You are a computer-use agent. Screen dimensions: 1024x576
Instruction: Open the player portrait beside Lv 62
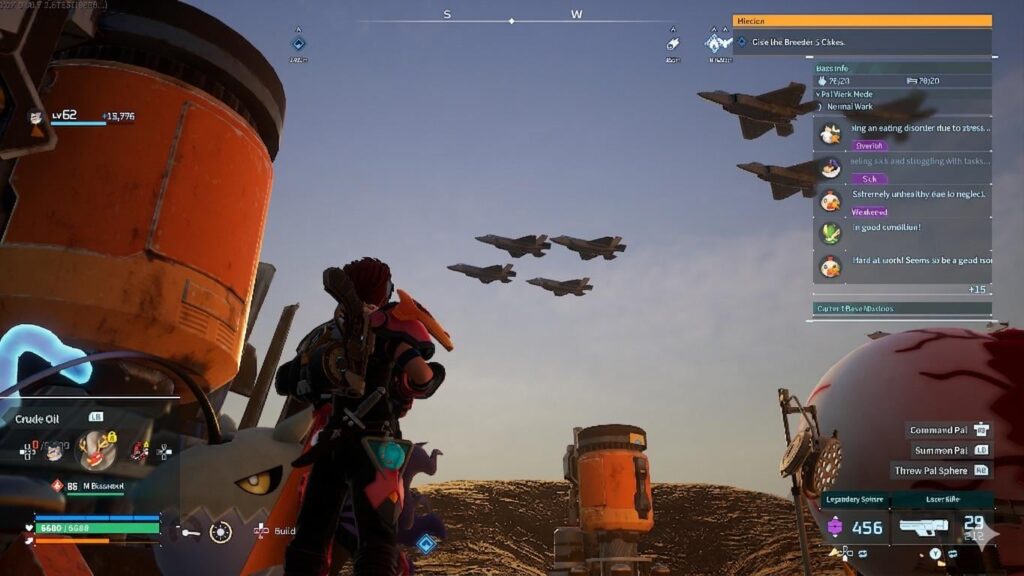click(x=37, y=117)
